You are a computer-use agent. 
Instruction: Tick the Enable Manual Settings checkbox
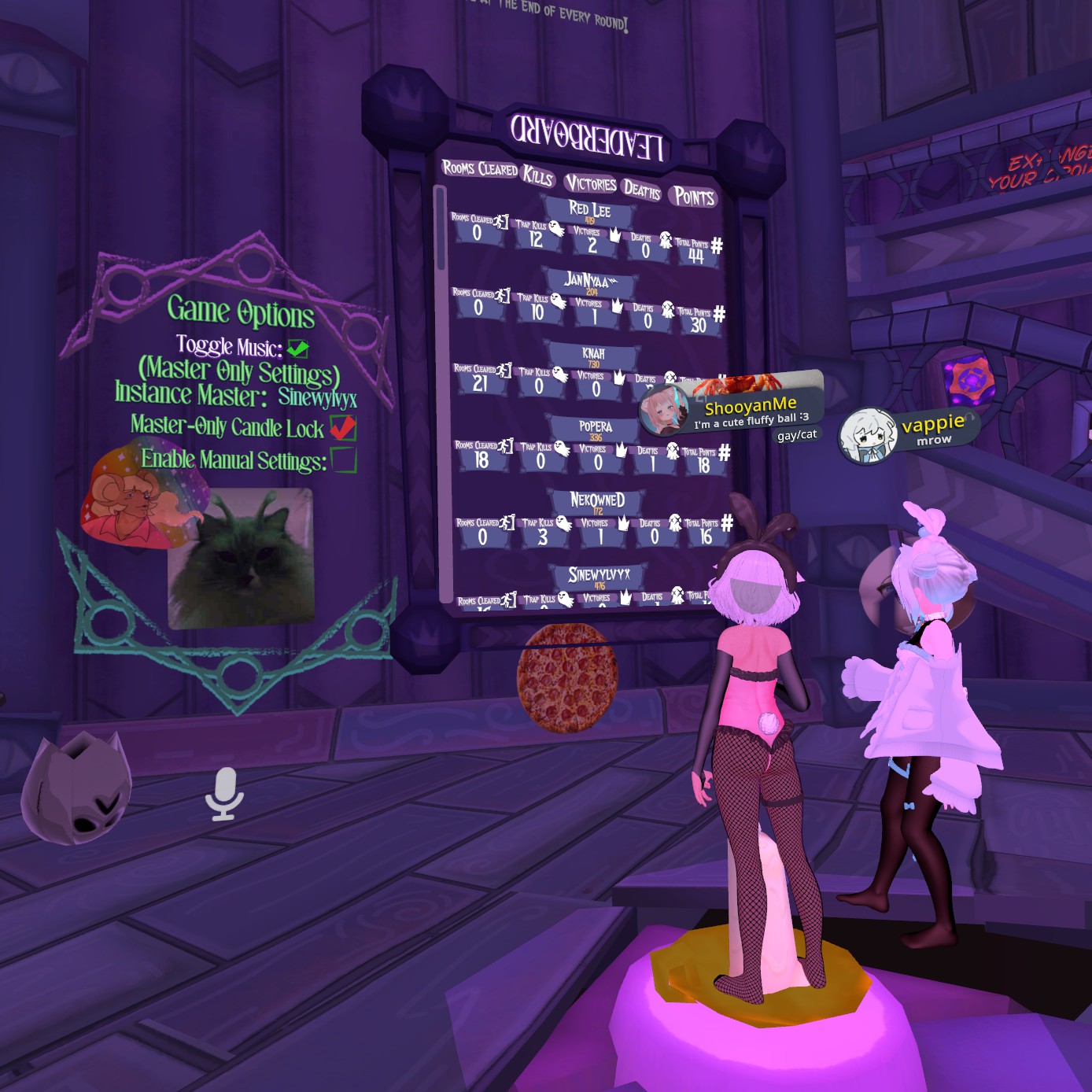coord(344,459)
